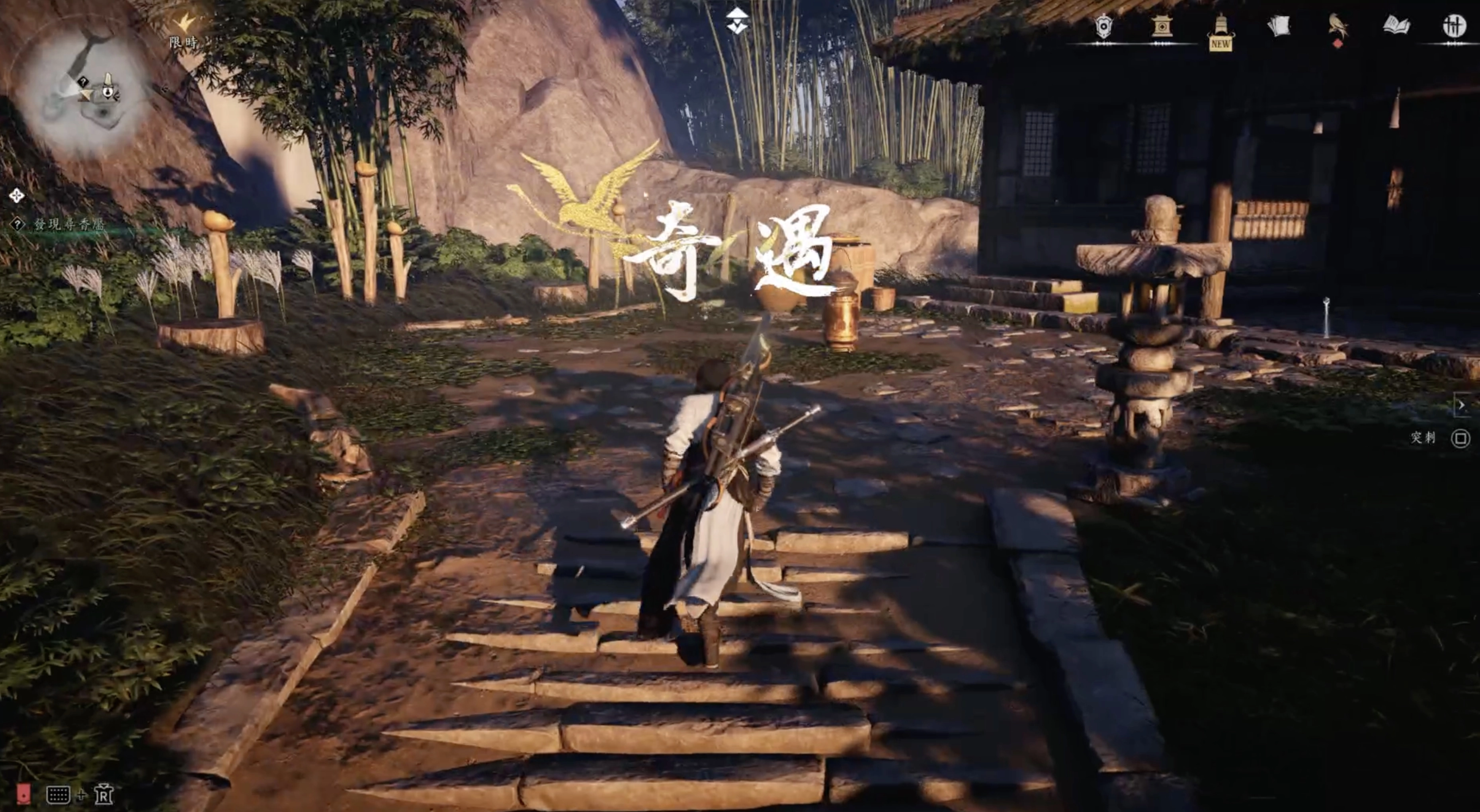Open the round crossed-swords menu icon
The height and width of the screenshot is (812, 1480).
pyautogui.click(x=1454, y=26)
